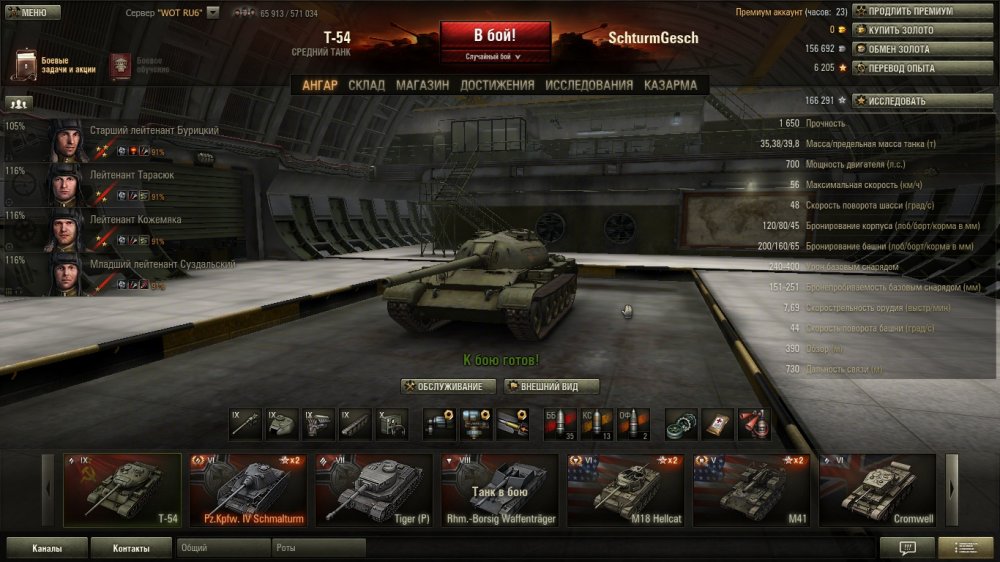Open the Каналы chat channels
The width and height of the screenshot is (1000, 562).
tap(47, 548)
